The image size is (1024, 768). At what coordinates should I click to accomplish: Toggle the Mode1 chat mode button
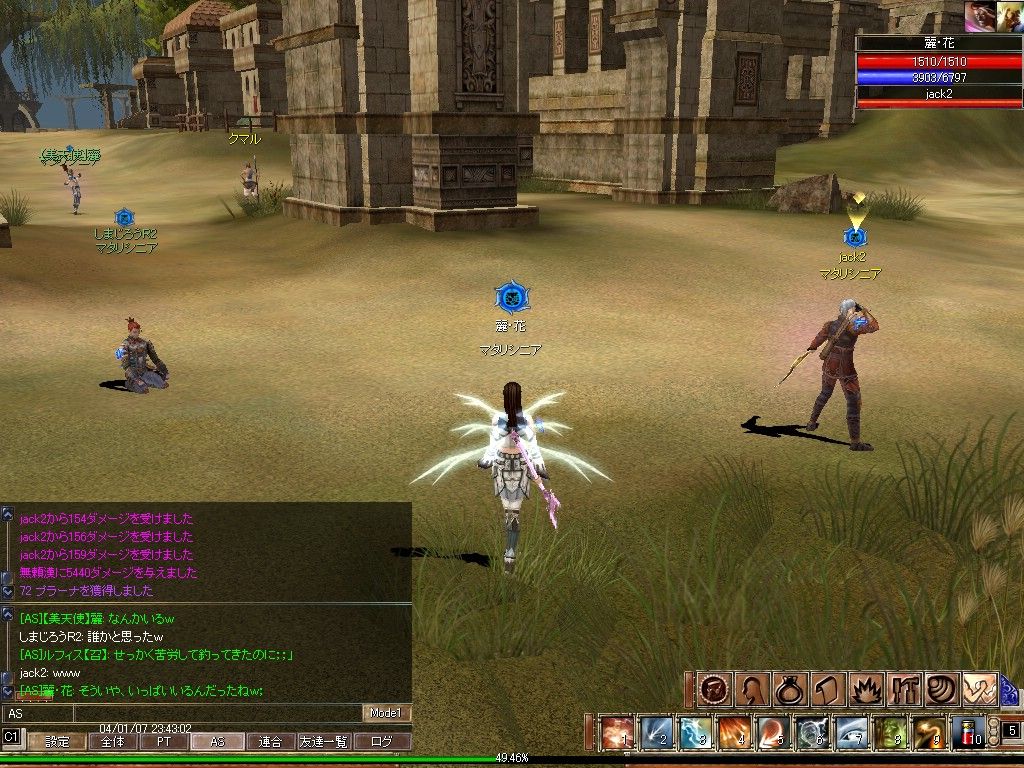coord(386,713)
